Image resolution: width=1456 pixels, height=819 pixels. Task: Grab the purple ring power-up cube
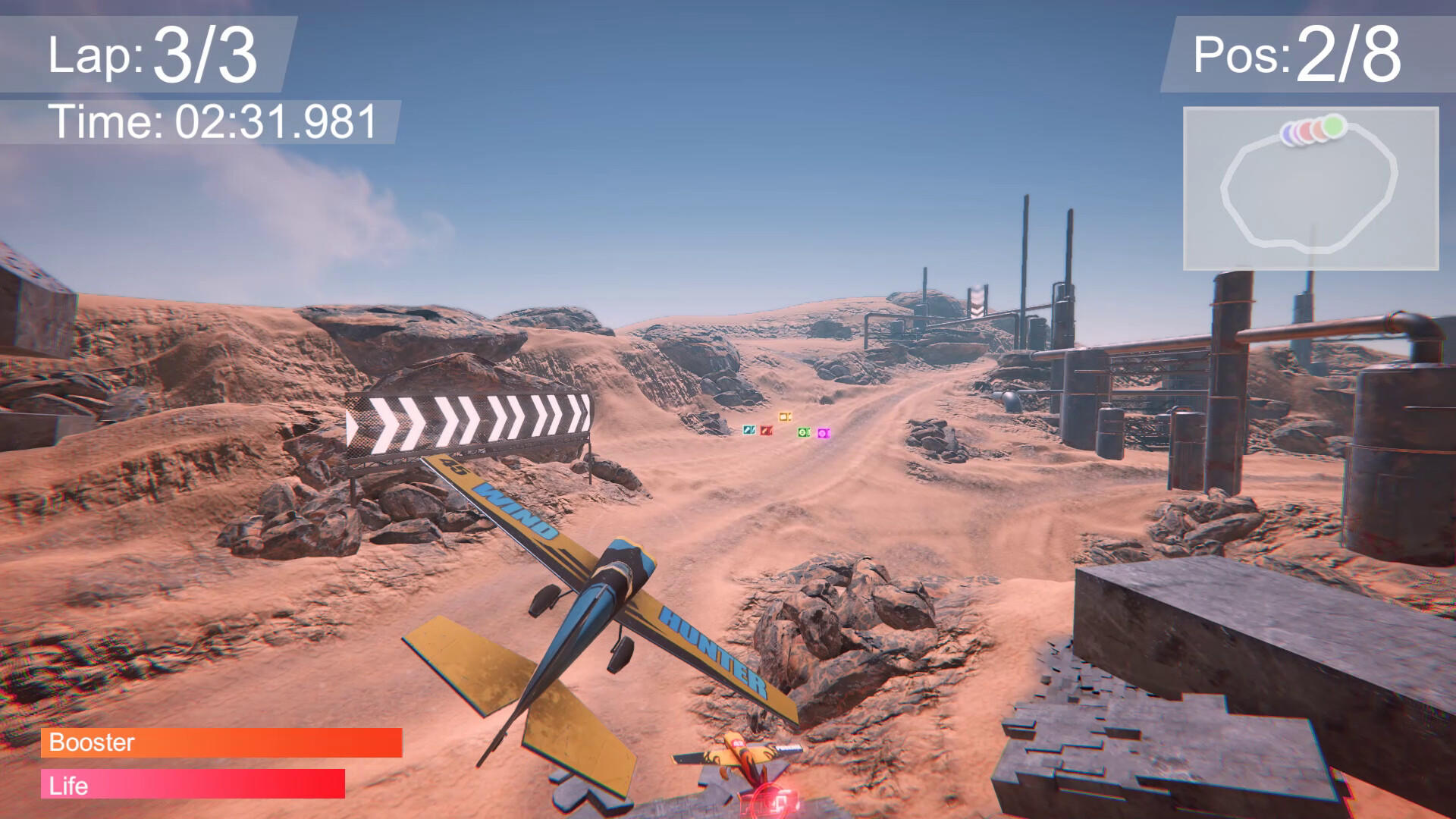point(824,431)
